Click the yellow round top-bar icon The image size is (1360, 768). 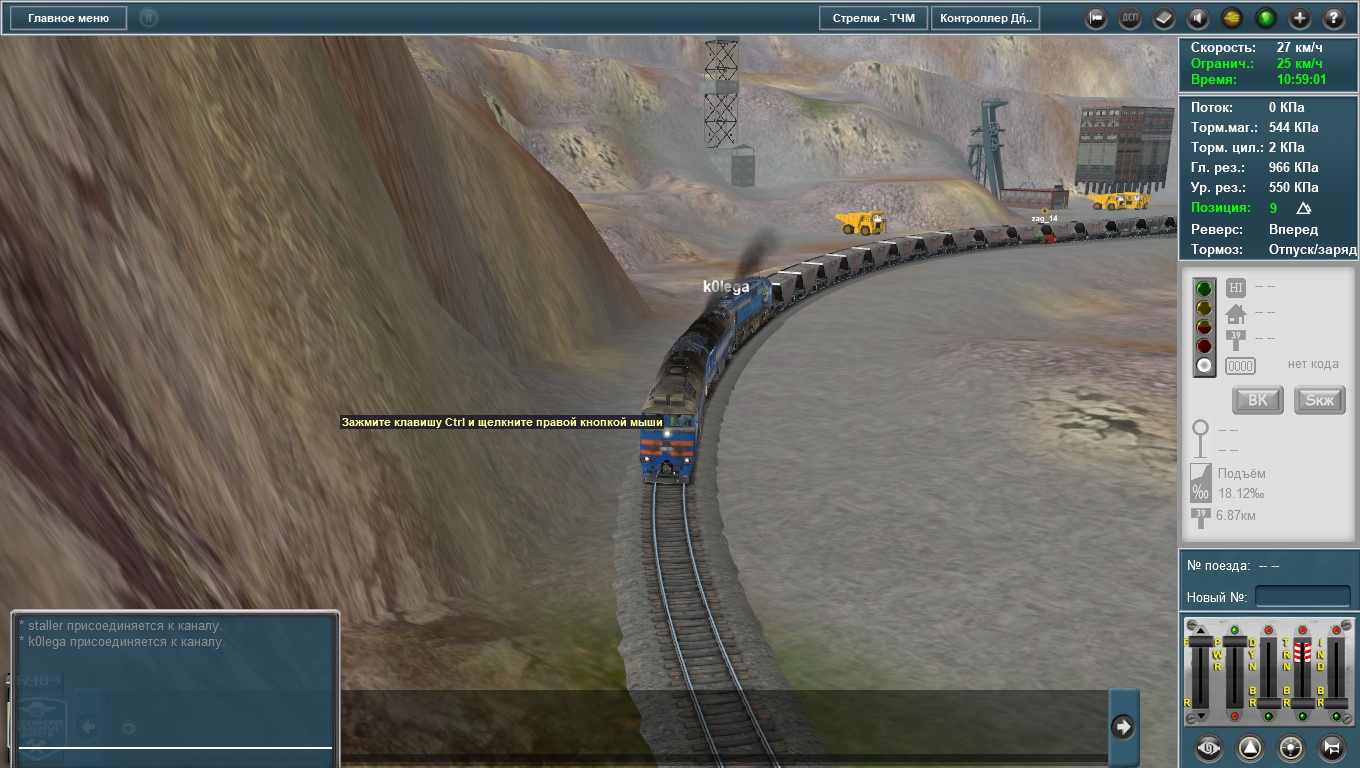(1232, 18)
